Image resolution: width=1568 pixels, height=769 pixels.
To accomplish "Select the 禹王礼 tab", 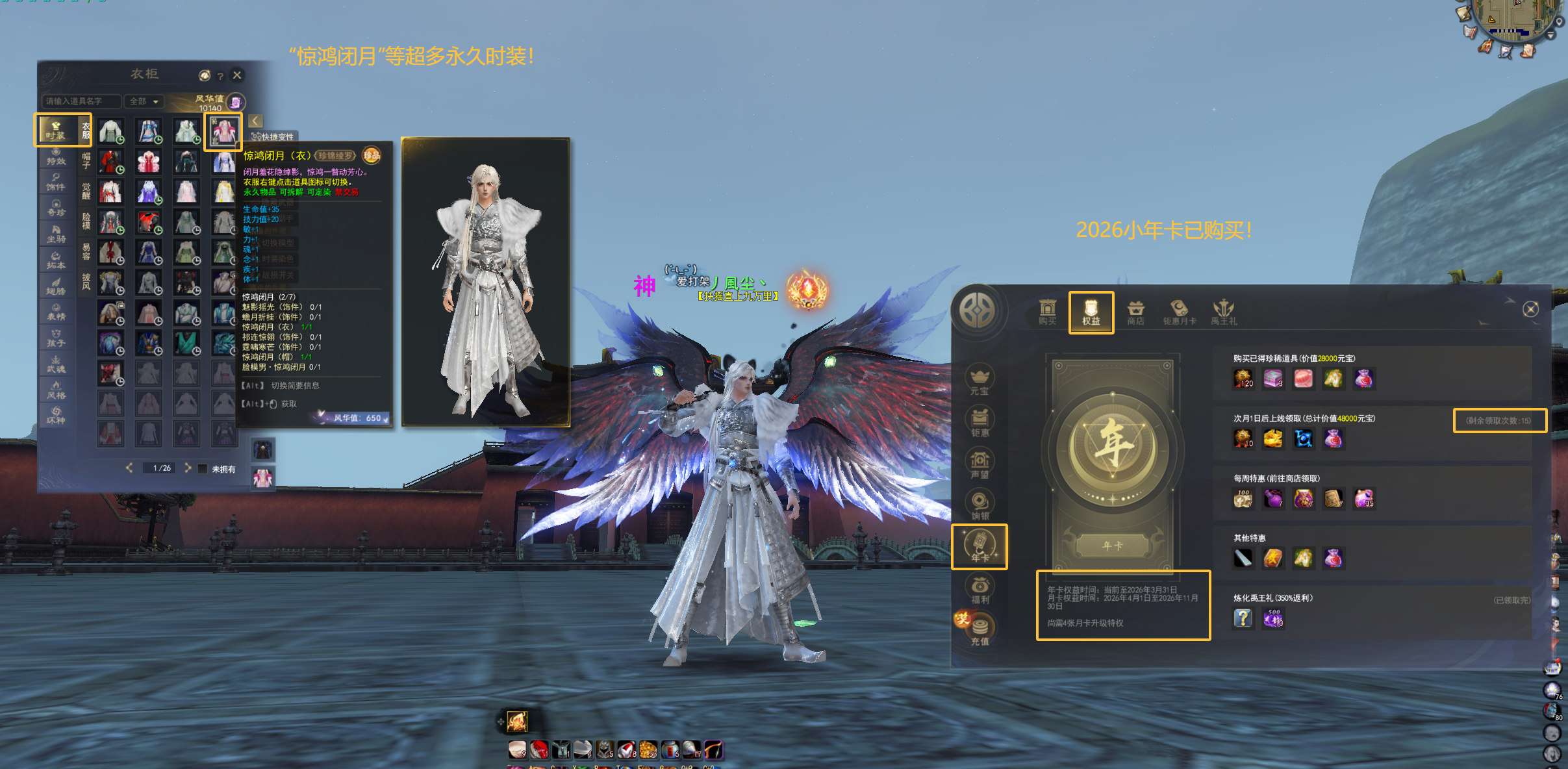I will click(x=1224, y=312).
